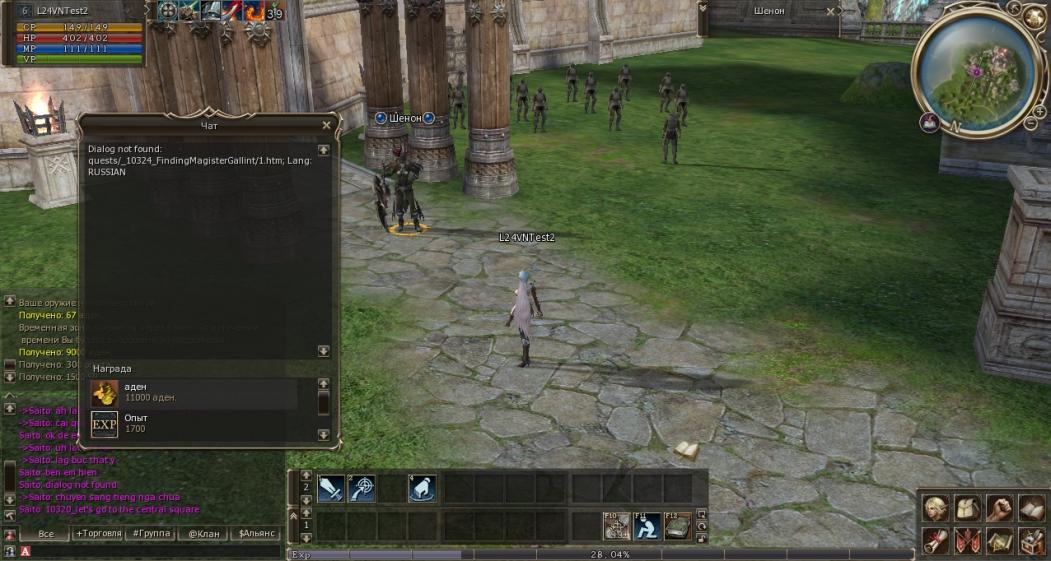Click the fist action menu icon
Screen dimensions: 1051x561
[x=999, y=508]
